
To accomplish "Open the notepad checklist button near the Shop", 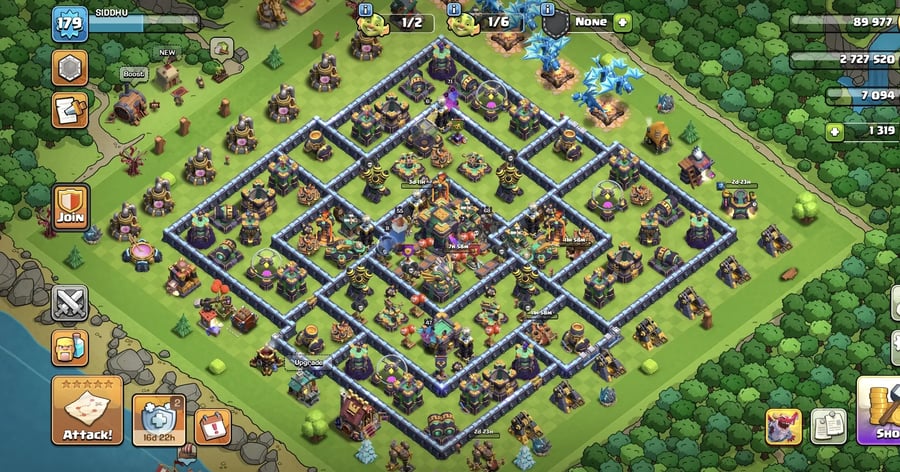I will pos(828,425).
